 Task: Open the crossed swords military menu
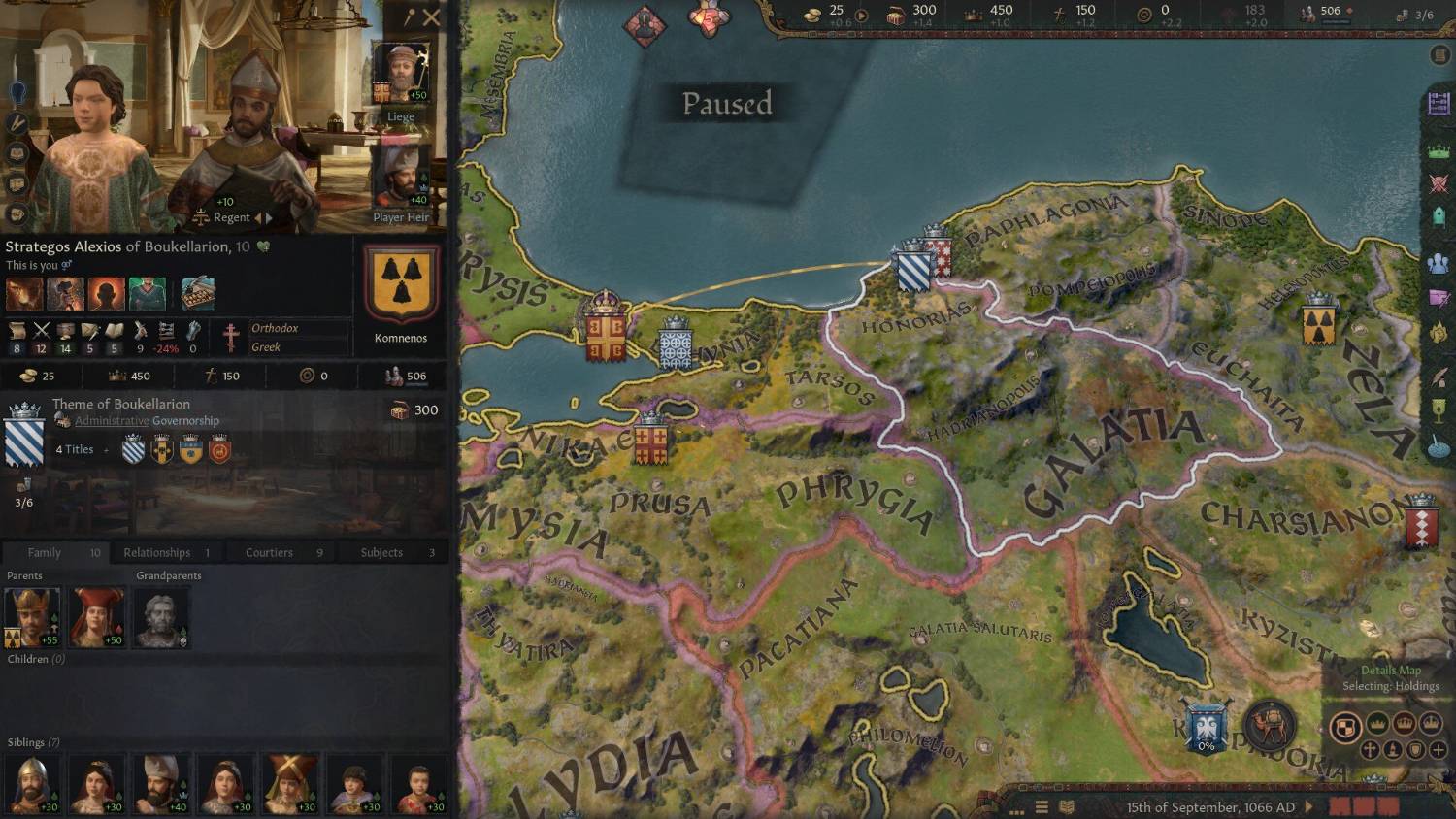pos(1439,184)
